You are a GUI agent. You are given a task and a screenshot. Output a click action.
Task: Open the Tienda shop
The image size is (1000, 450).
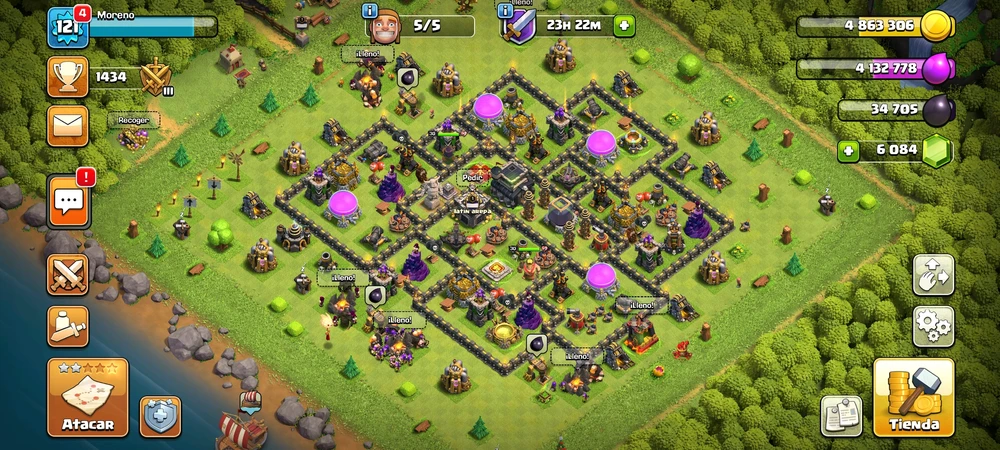(x=913, y=398)
